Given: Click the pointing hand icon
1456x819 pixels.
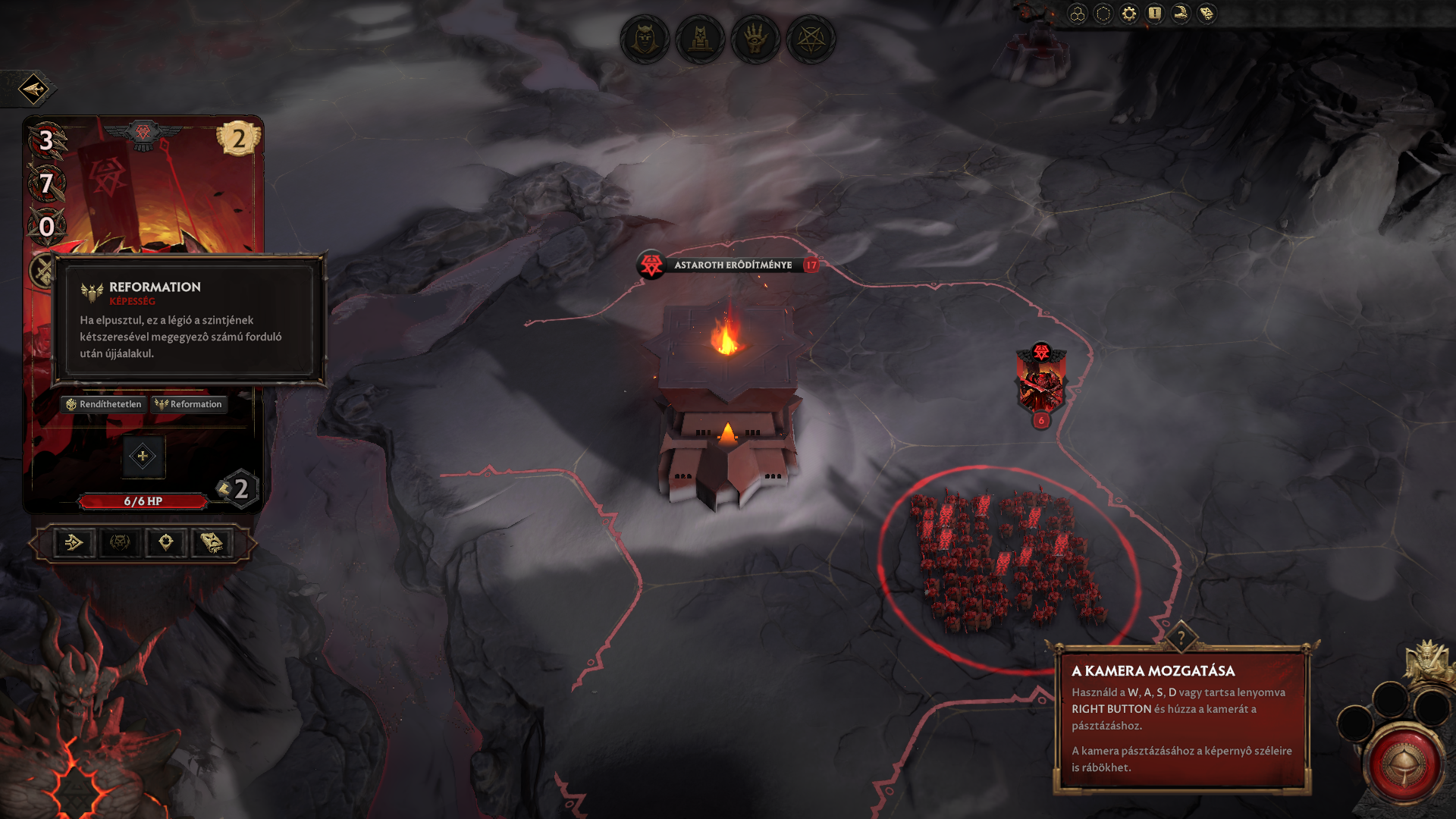Looking at the screenshot, I should tap(1181, 14).
